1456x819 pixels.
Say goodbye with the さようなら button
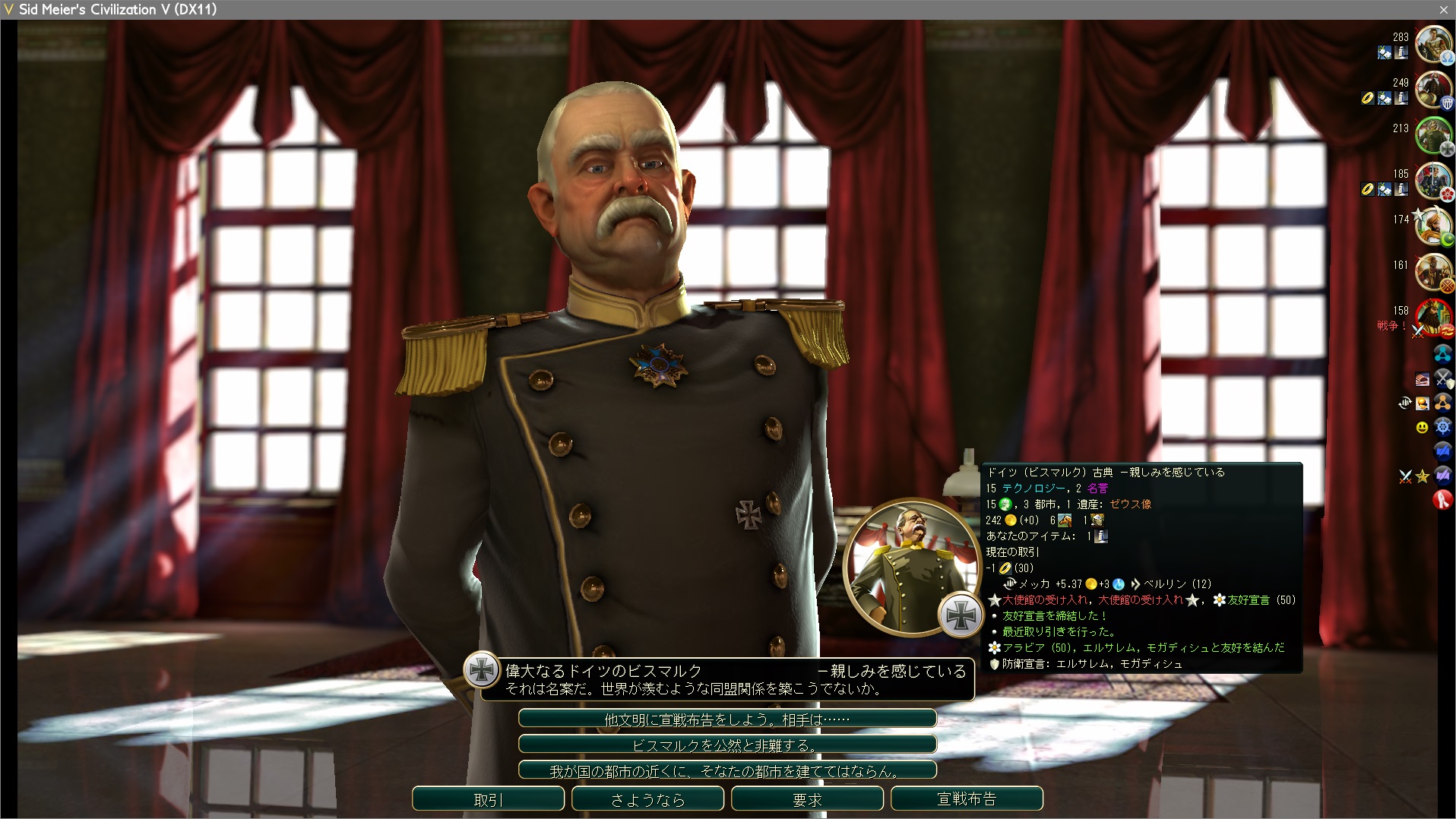point(647,799)
